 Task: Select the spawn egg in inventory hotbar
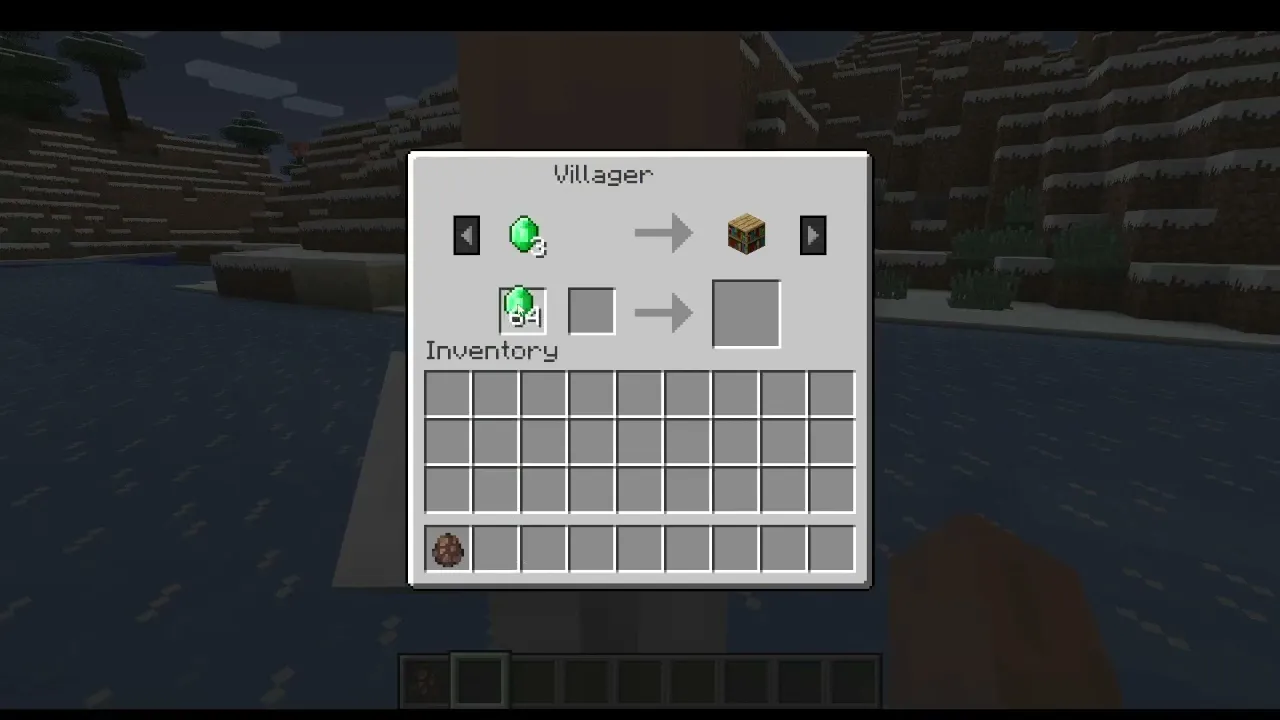(x=447, y=549)
